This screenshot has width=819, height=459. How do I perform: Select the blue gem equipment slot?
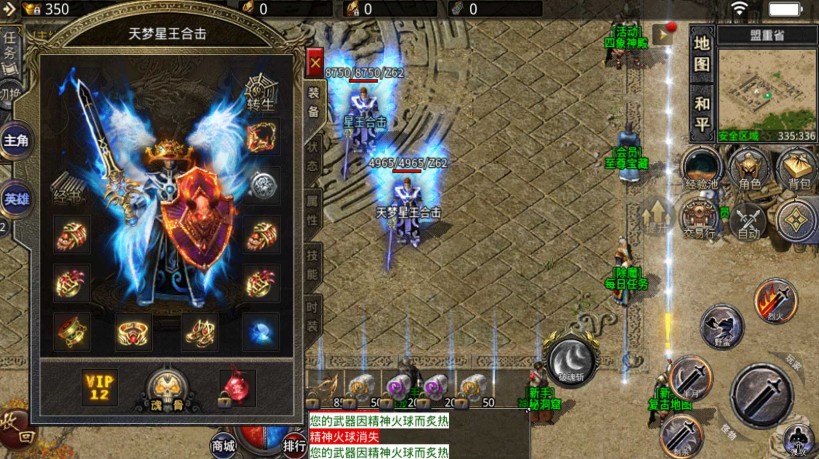[262, 329]
